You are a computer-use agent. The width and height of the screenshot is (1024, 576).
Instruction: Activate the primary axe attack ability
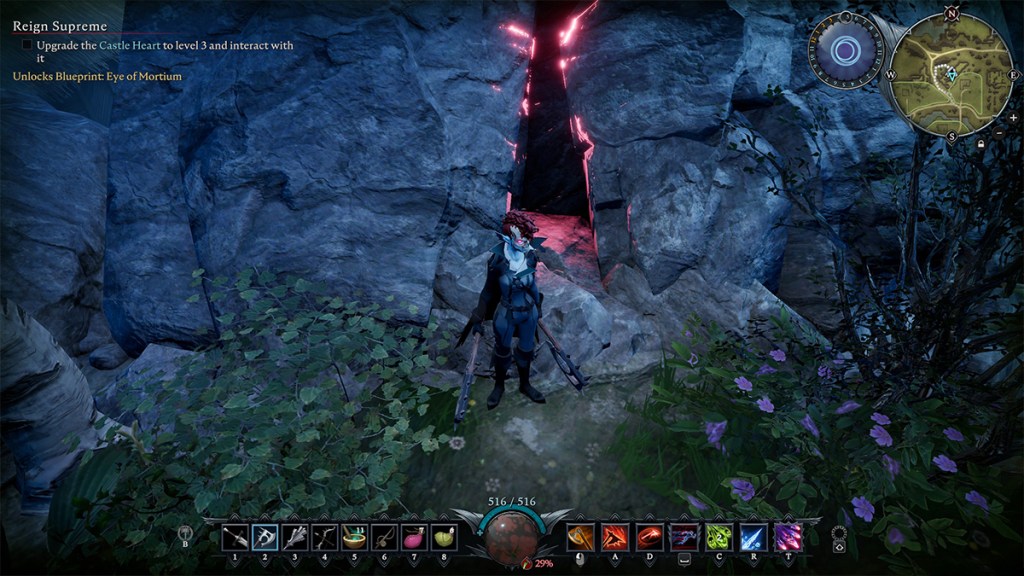(581, 537)
